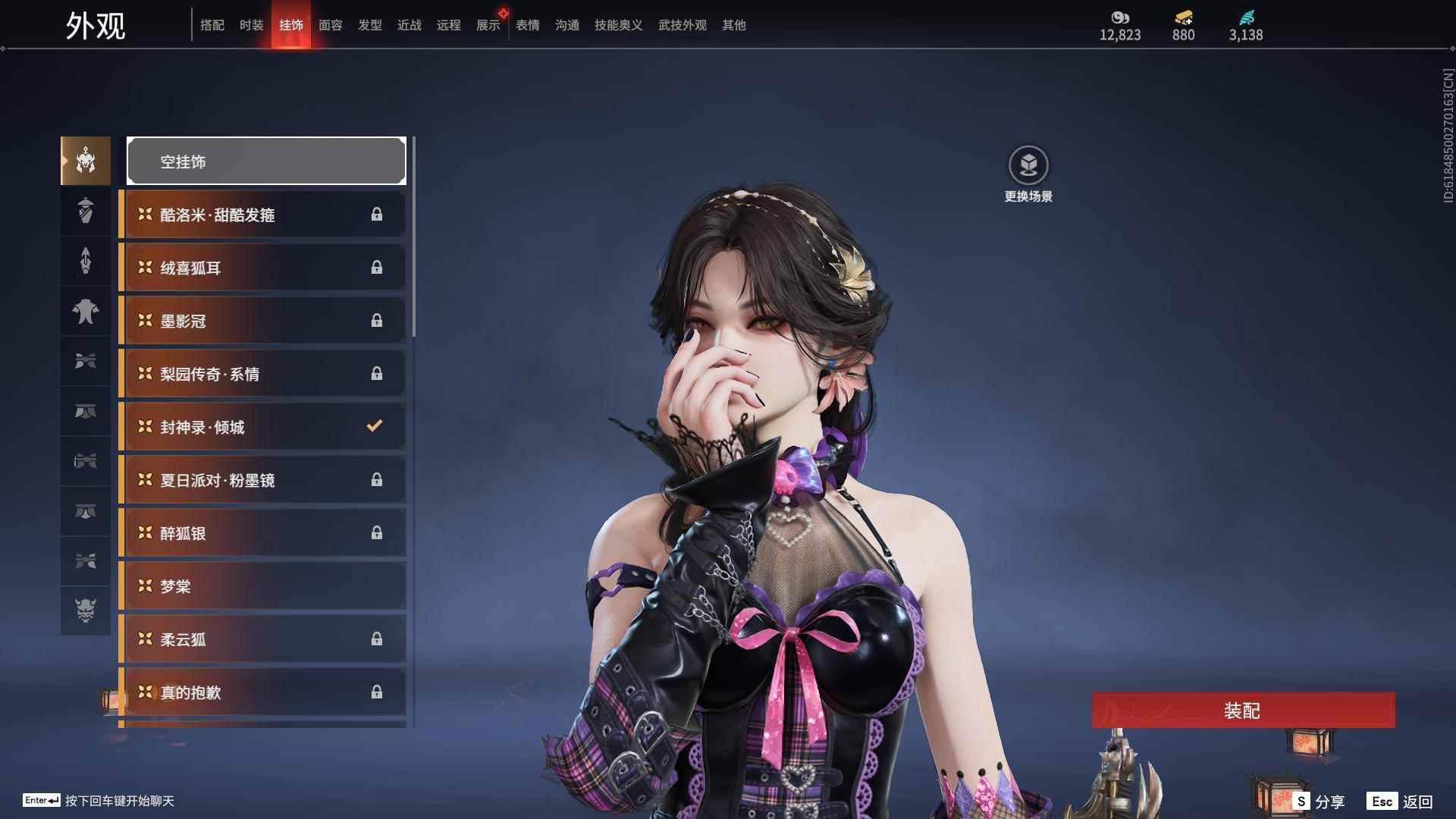Pick the 绒喜狐耳 accessory
The image size is (1456, 819).
(262, 268)
